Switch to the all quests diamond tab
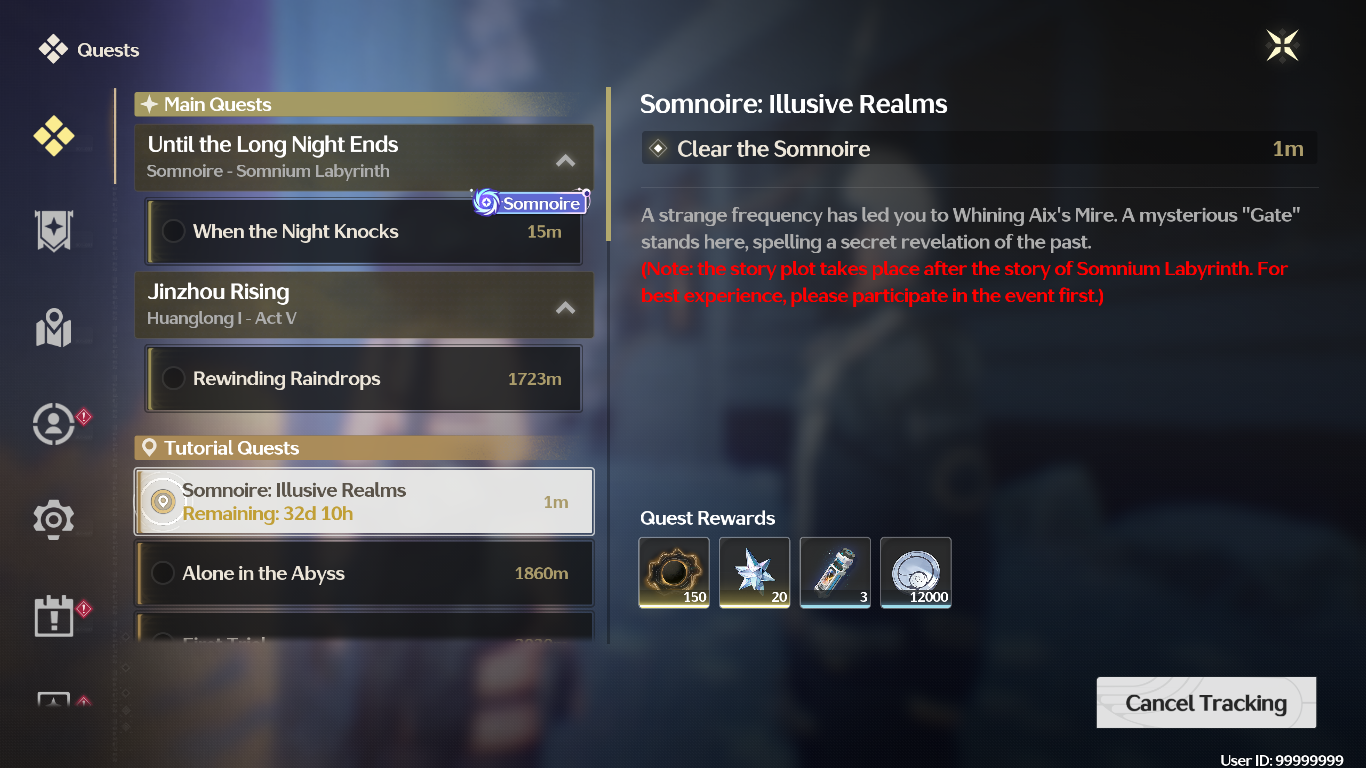This screenshot has width=1366, height=768. tap(53, 135)
